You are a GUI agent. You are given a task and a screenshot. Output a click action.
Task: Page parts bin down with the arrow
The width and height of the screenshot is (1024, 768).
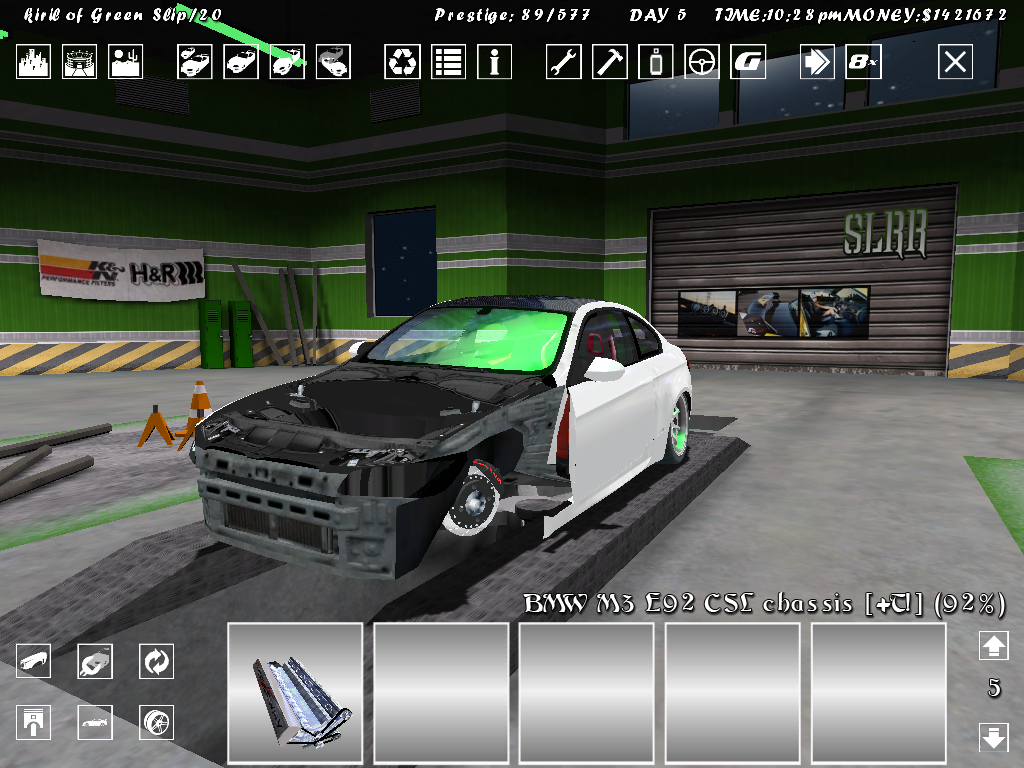[993, 738]
